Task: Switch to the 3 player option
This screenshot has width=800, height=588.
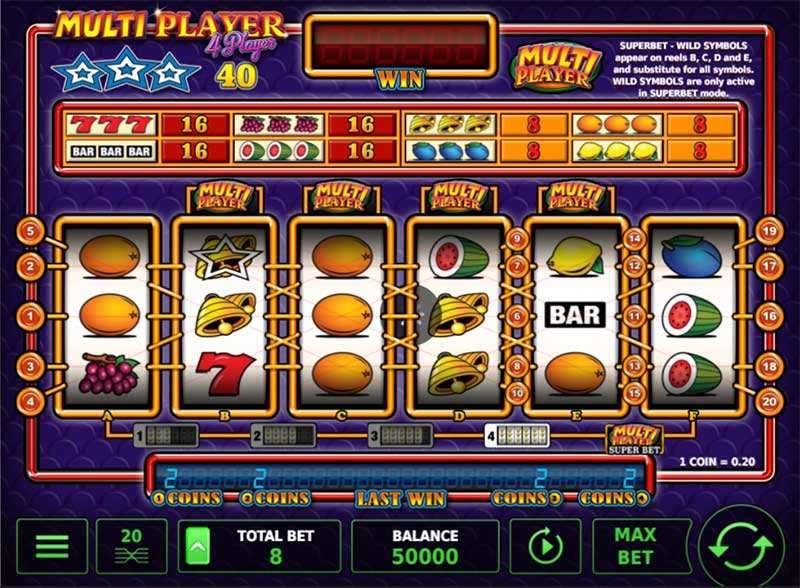Action: [x=400, y=435]
